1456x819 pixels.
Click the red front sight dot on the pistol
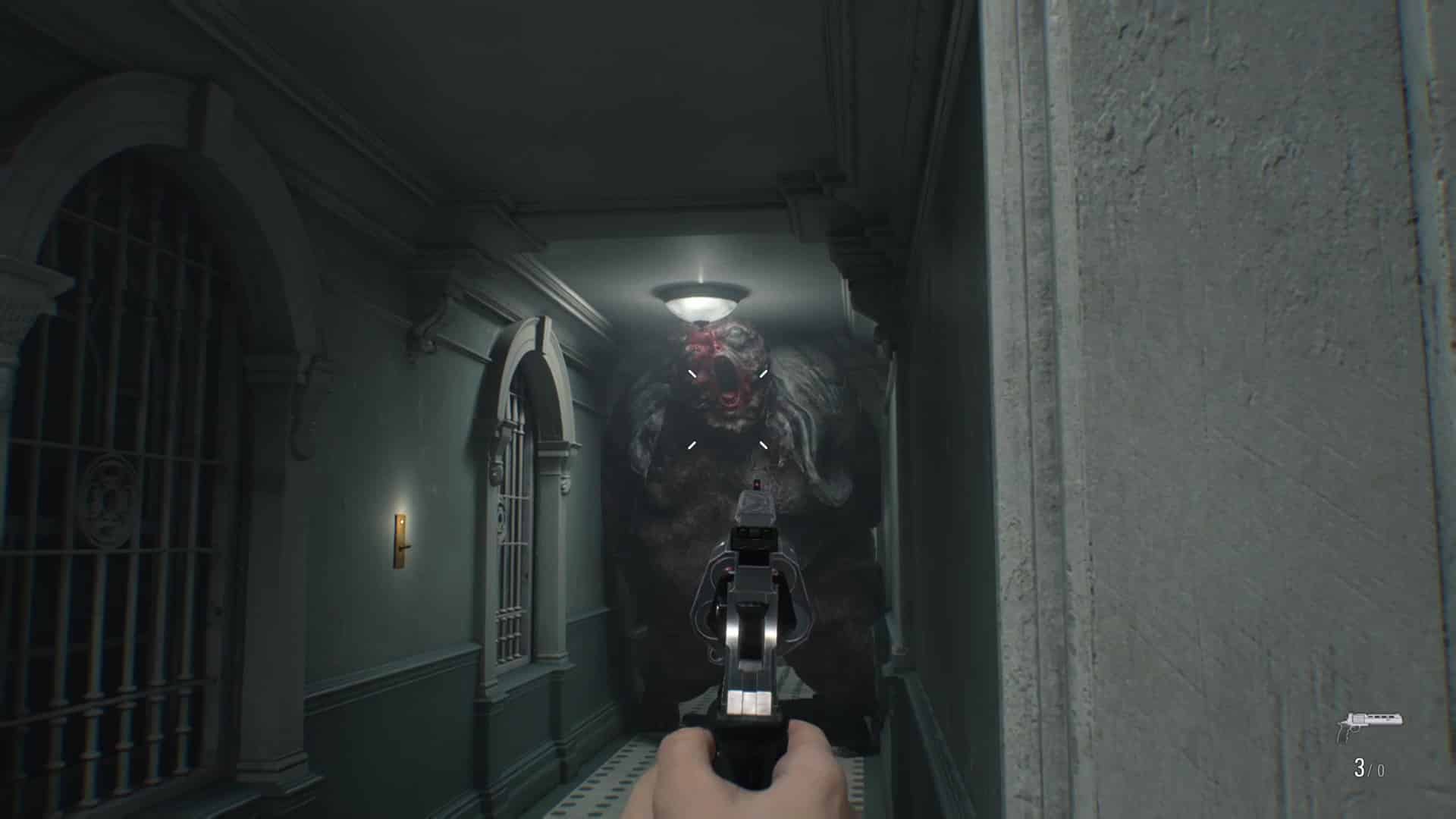pos(756,485)
